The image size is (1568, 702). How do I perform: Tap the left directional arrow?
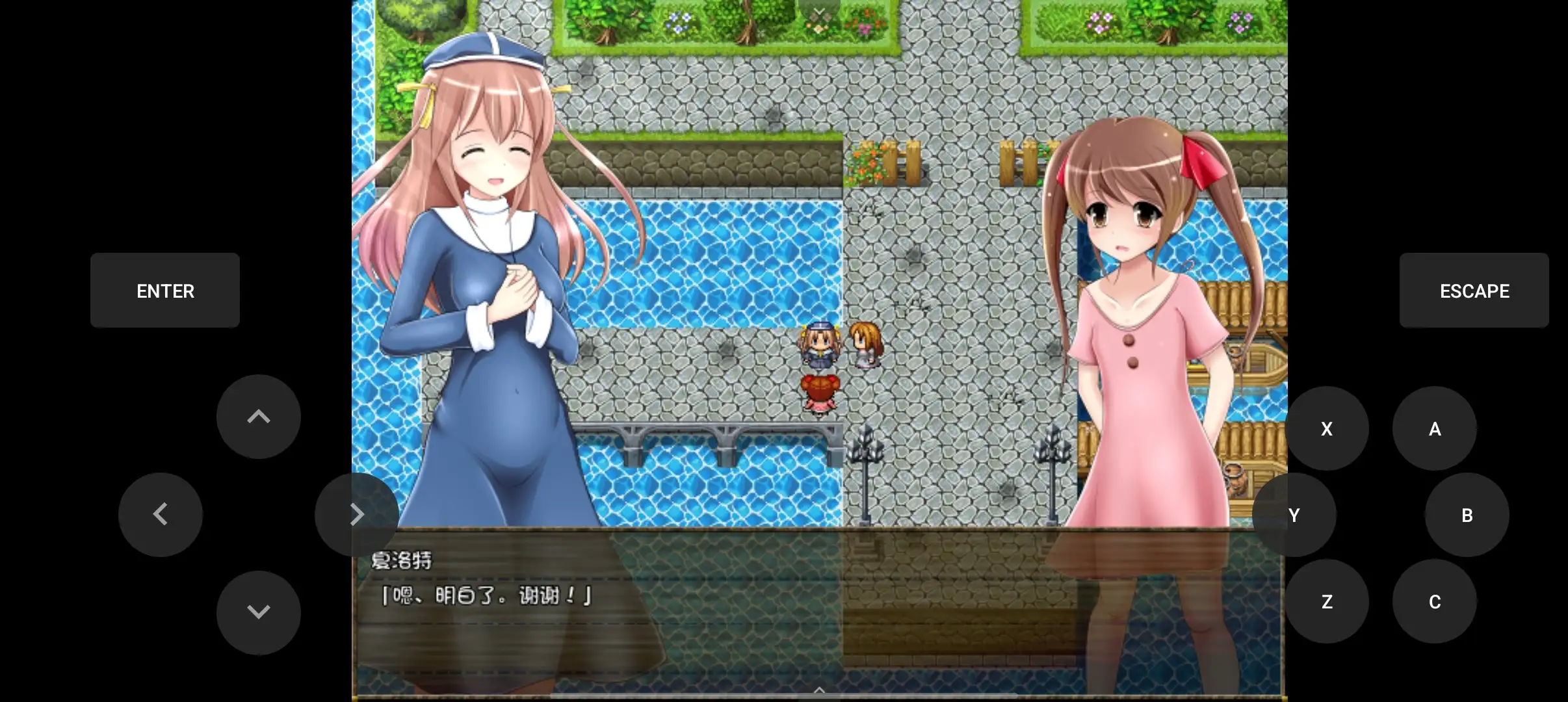click(161, 514)
